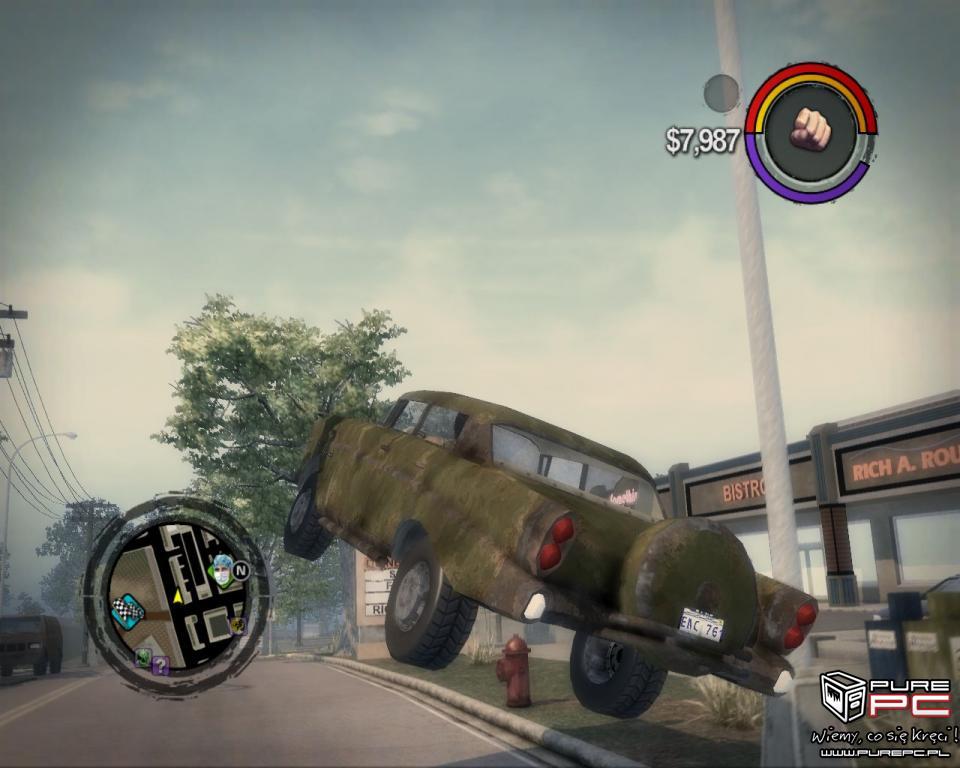The width and height of the screenshot is (960, 768).
Task: Click the yellow player arrow on minimap
Action: click(177, 596)
